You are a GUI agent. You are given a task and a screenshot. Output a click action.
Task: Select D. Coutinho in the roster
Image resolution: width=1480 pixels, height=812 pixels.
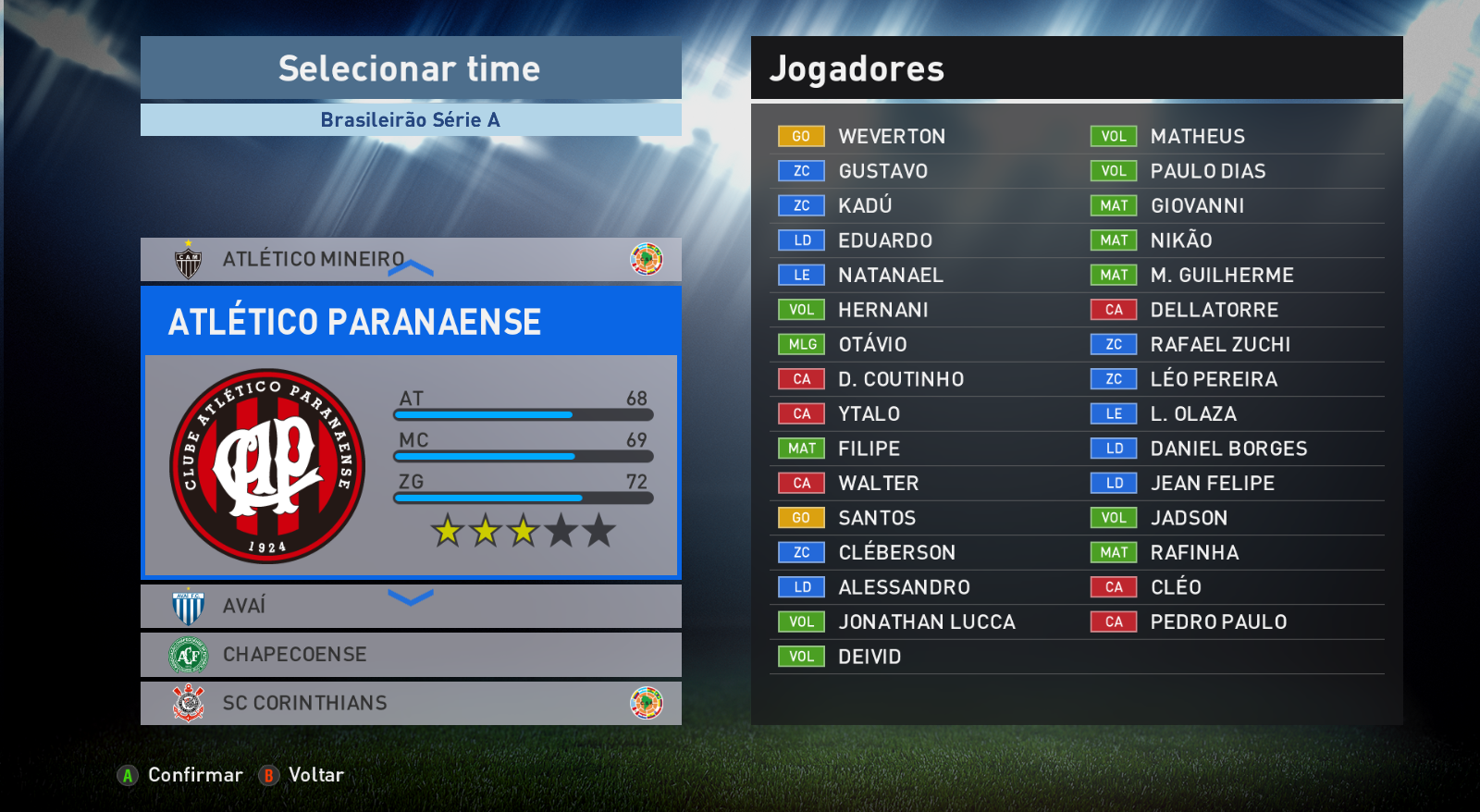[900, 379]
